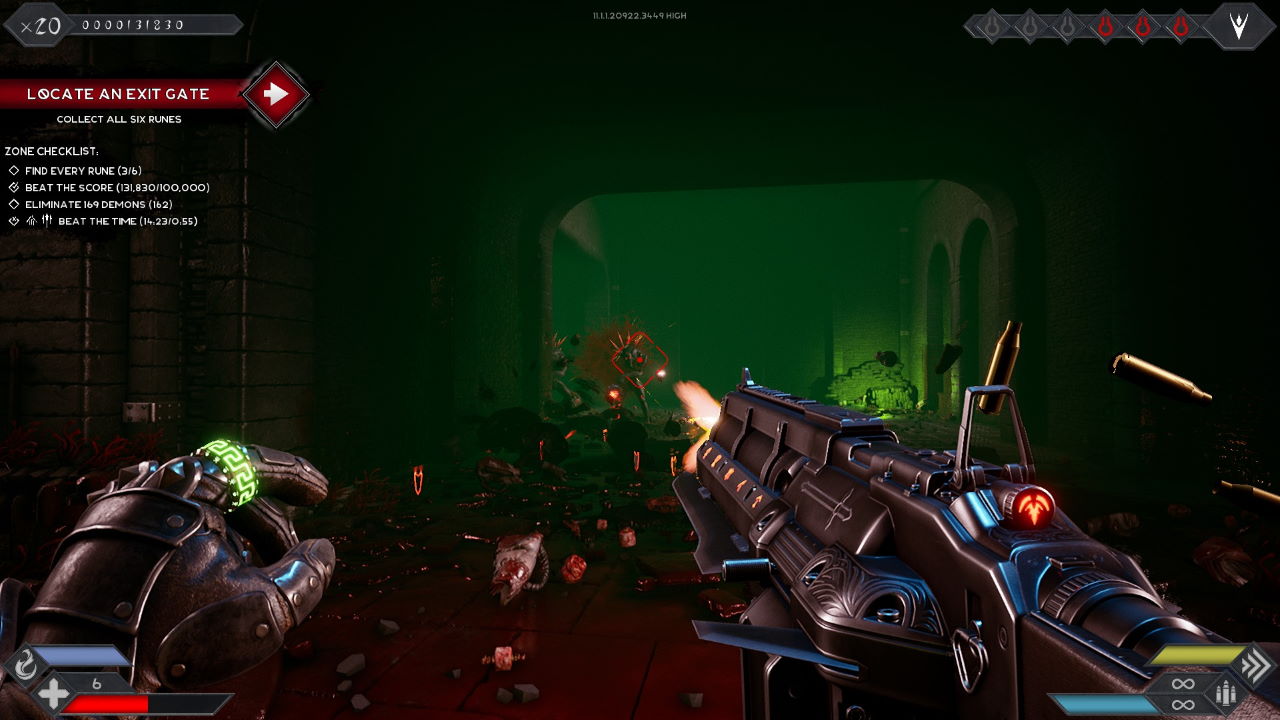Screen dimensions: 1280x720
Task: Select the Eliminate 169 Demons checklist entry
Action: pos(98,205)
